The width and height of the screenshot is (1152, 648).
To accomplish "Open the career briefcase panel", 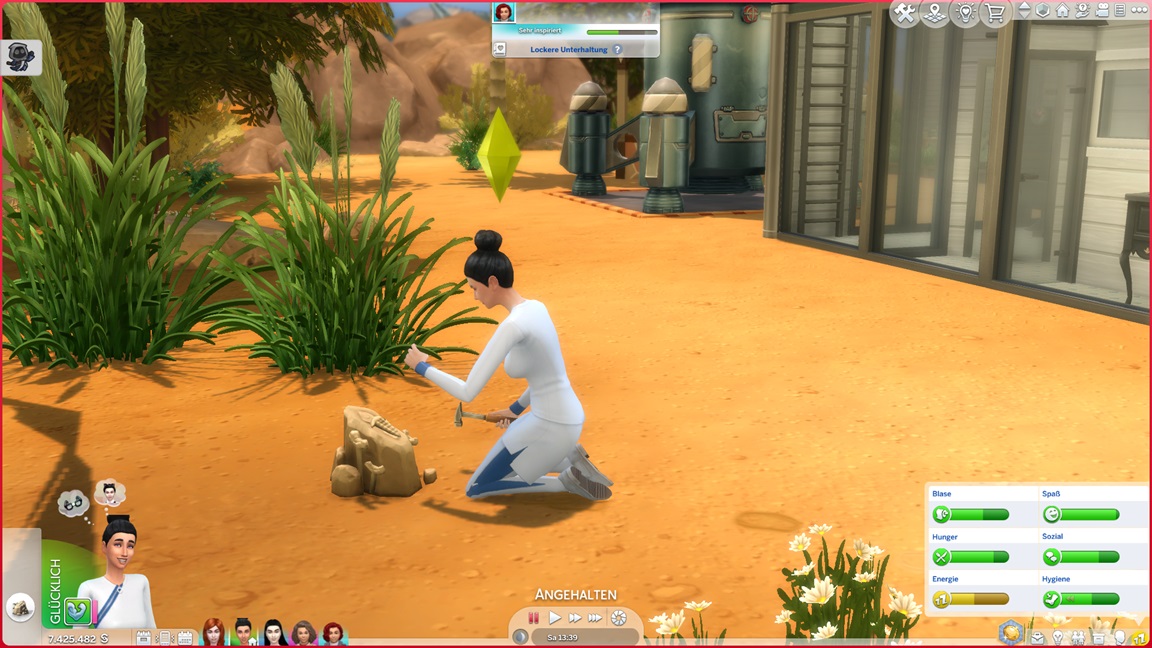I will click(1037, 638).
